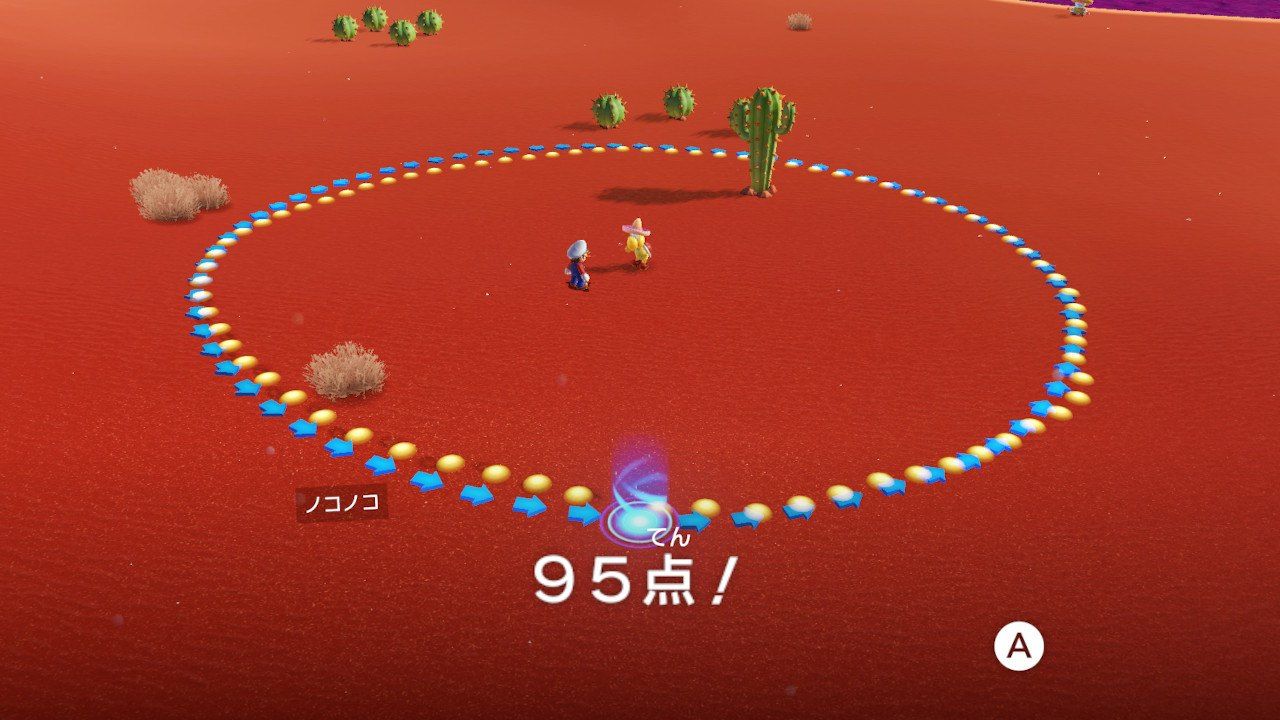Click Mario in the center
The image size is (1280, 720).
pyautogui.click(x=578, y=262)
